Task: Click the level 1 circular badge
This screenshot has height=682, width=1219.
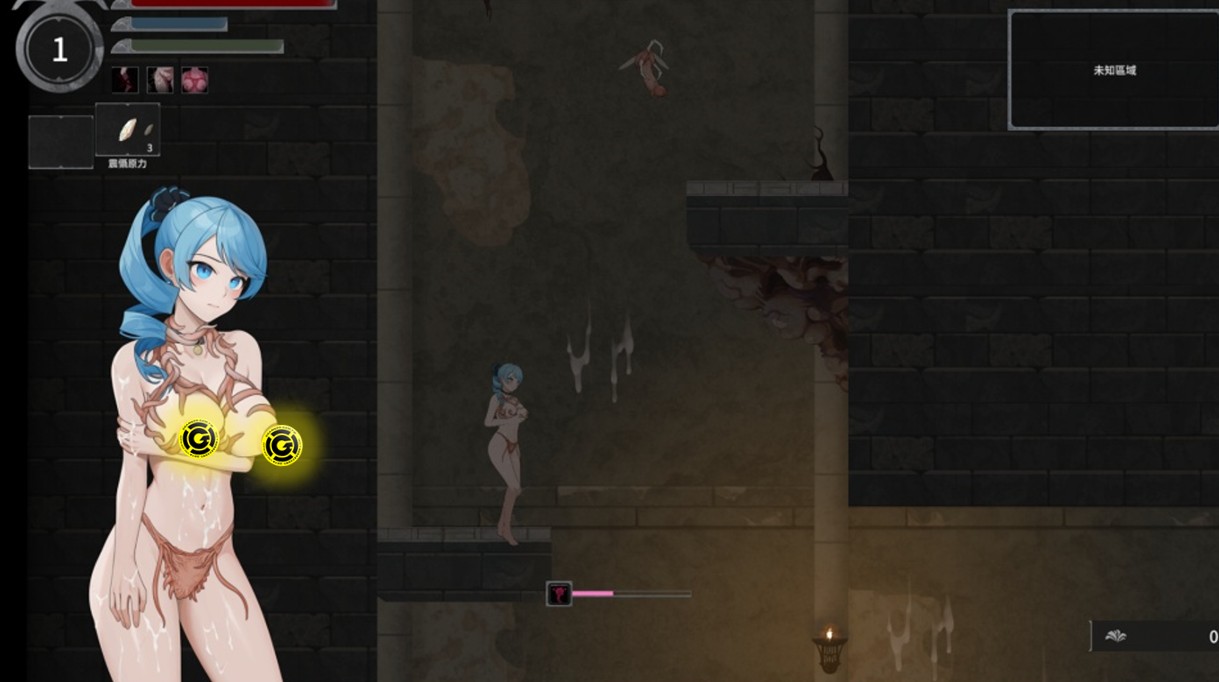Action: coord(59,50)
